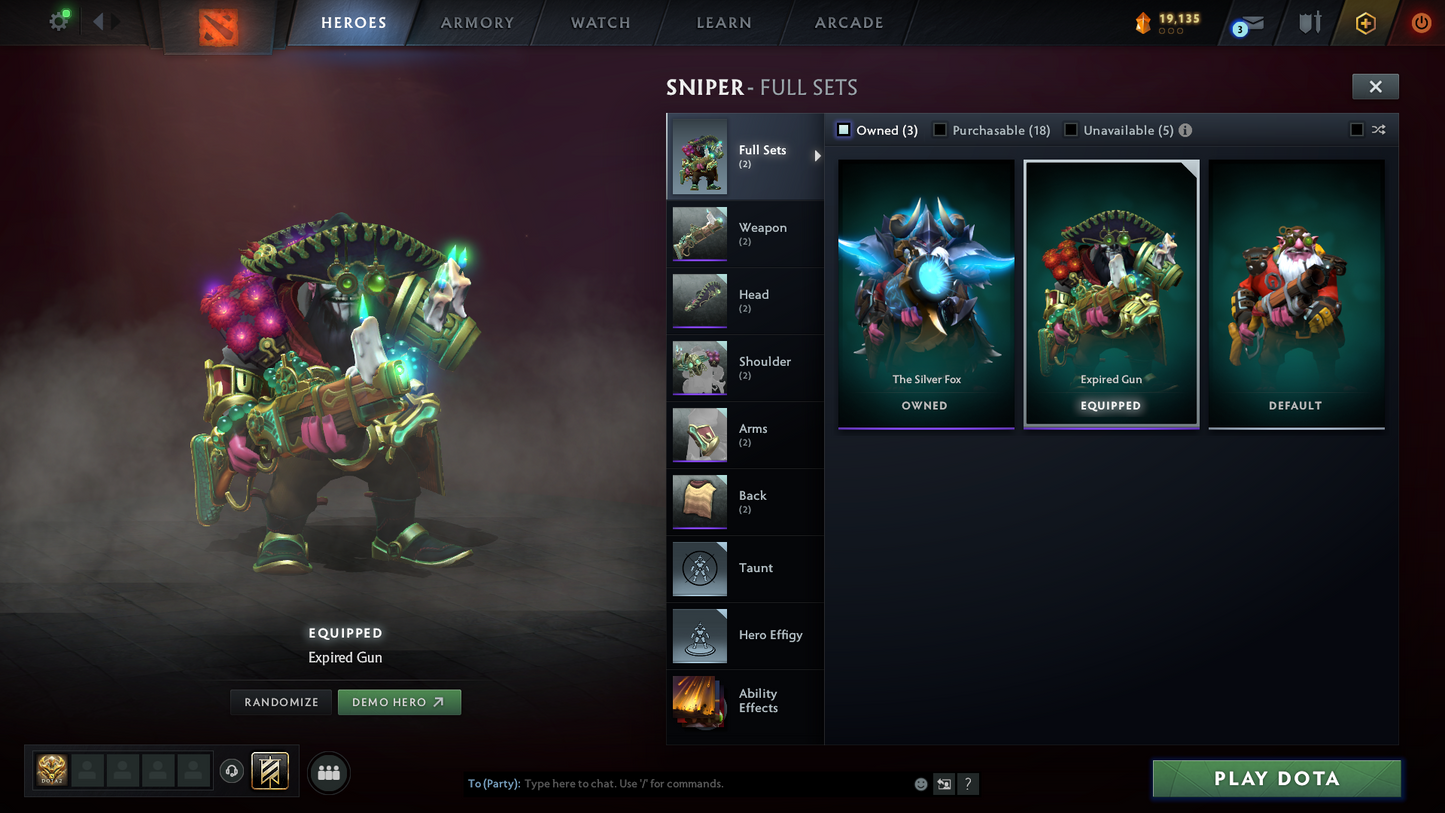Click the red power button icon
Viewport: 1445px width, 813px height.
tap(1421, 22)
